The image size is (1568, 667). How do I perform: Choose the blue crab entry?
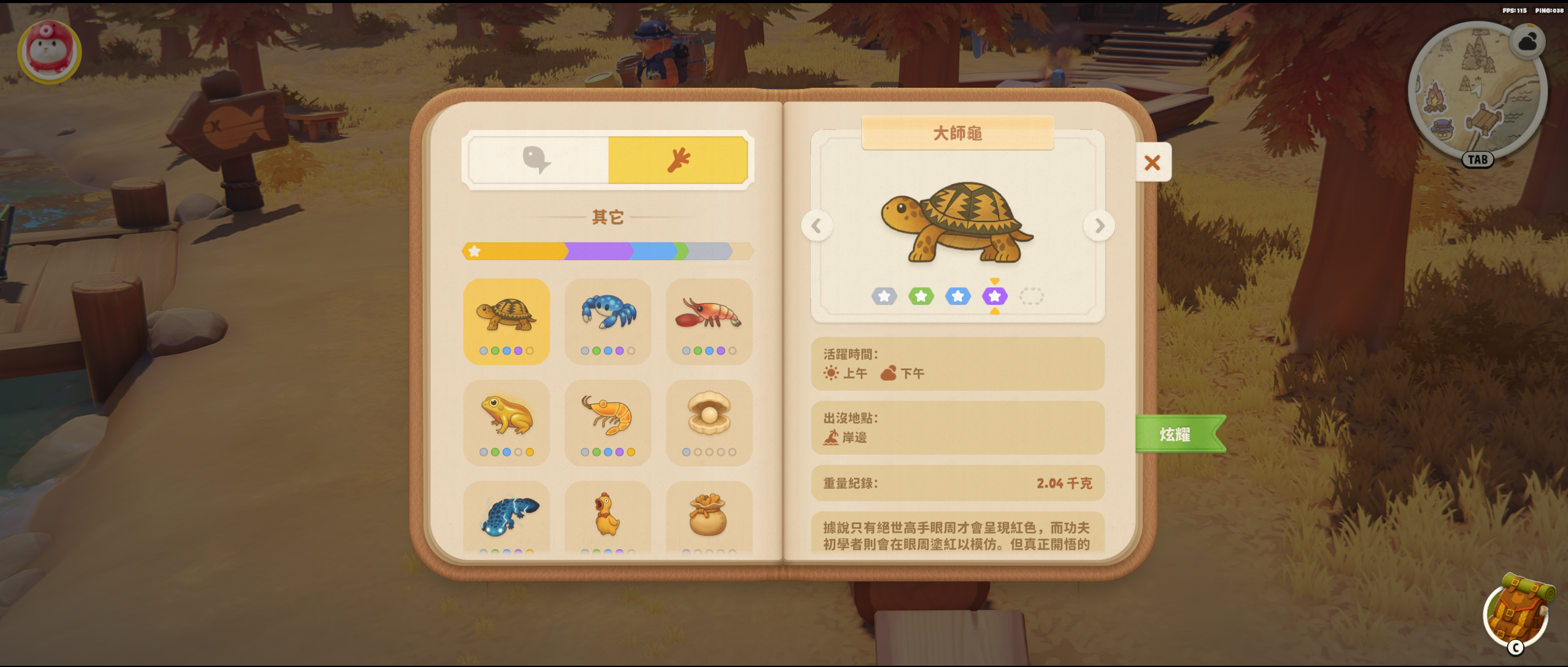pos(608,321)
